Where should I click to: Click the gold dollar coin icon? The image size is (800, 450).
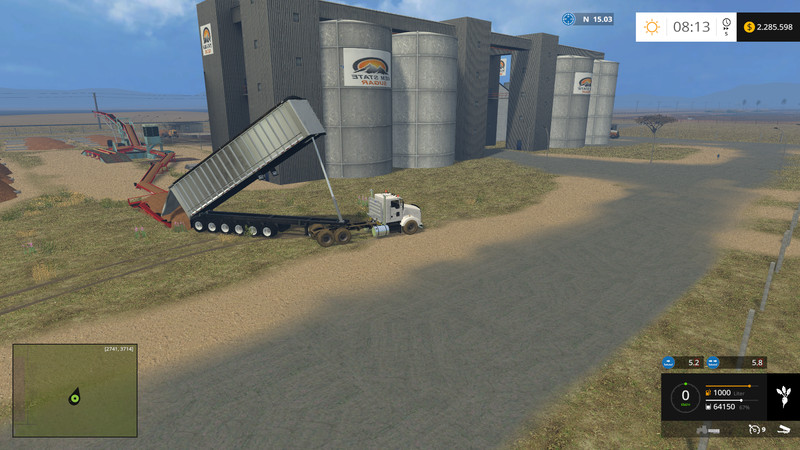[749, 27]
